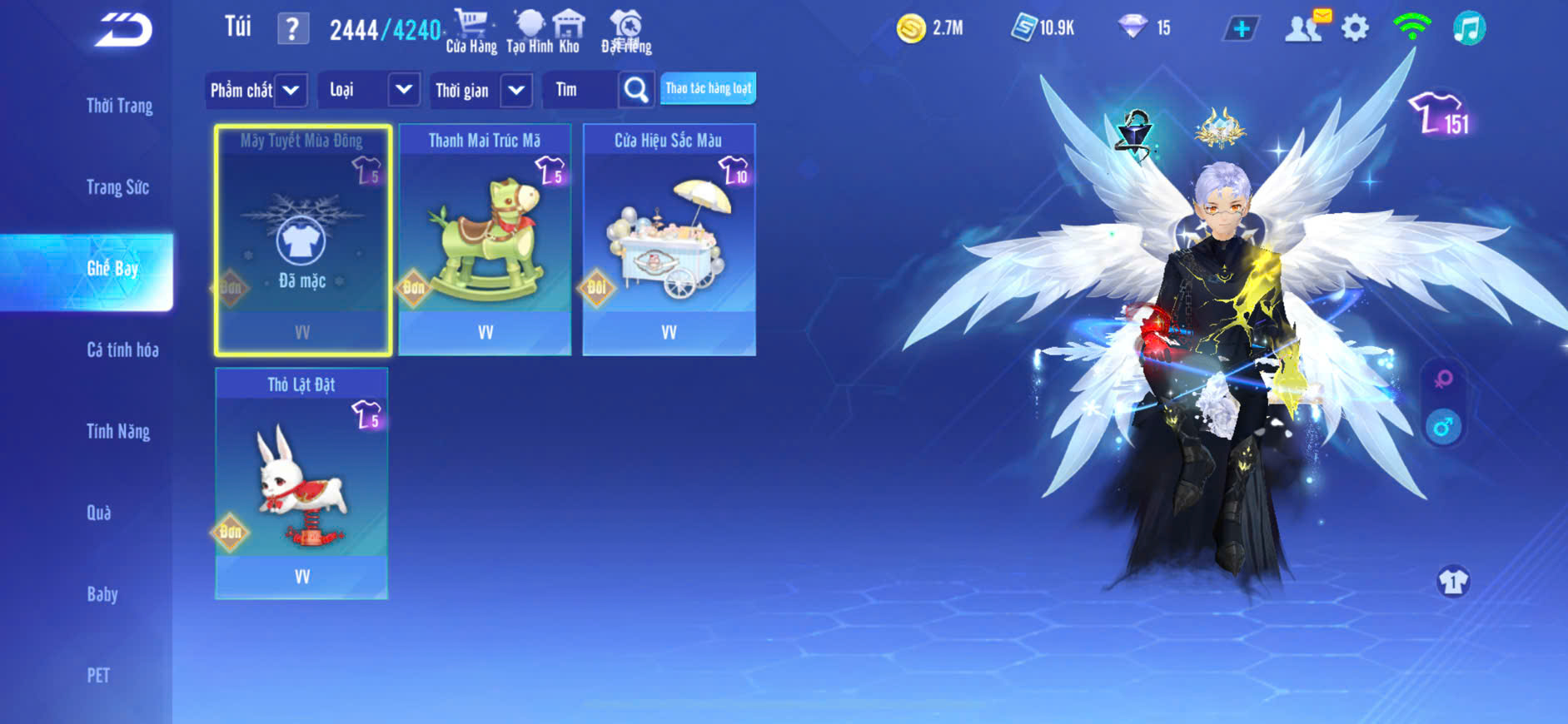Click the Tìm search field
The image size is (1568, 724).
pos(580,90)
